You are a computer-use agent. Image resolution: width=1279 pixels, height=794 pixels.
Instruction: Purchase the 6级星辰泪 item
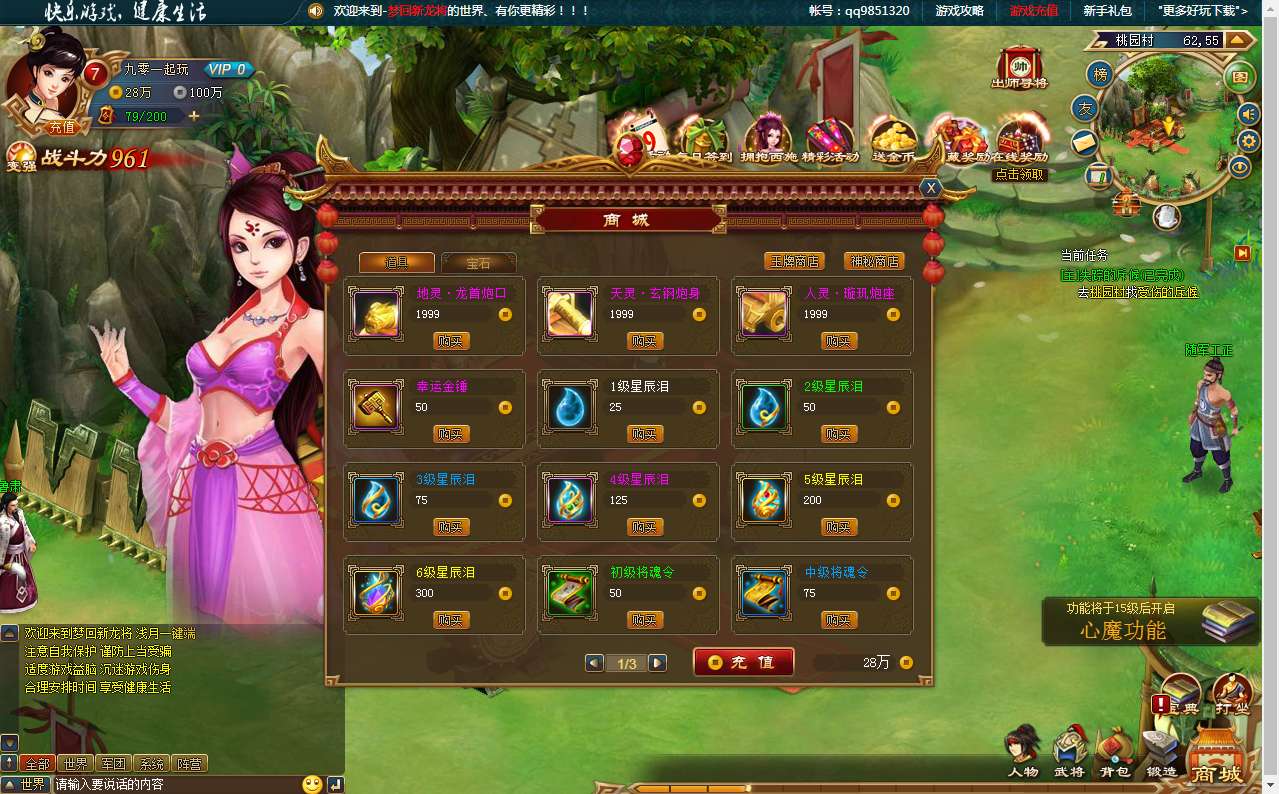[x=451, y=620]
